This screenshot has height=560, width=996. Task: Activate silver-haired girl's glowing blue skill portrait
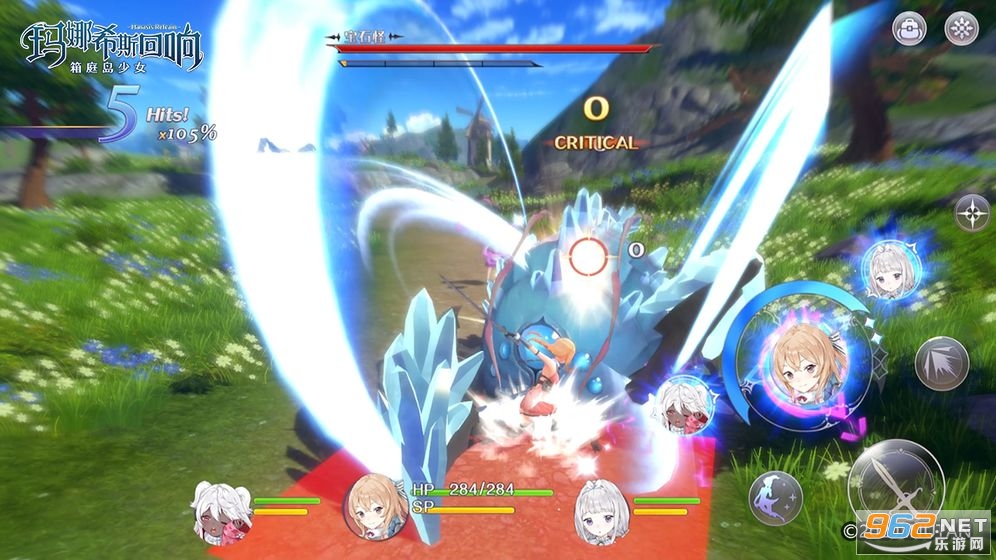click(889, 271)
